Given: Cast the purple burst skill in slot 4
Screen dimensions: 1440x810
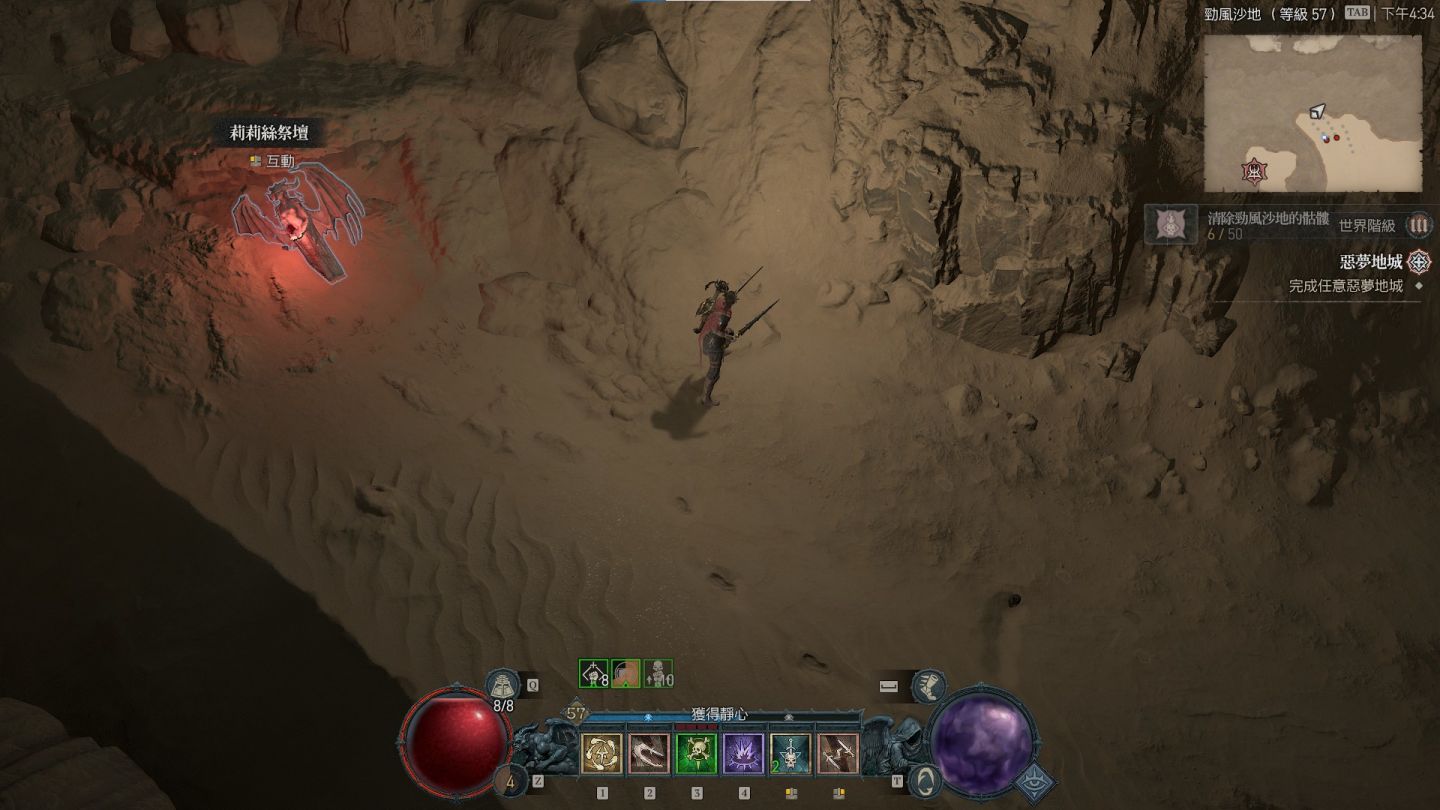Looking at the screenshot, I should (744, 753).
